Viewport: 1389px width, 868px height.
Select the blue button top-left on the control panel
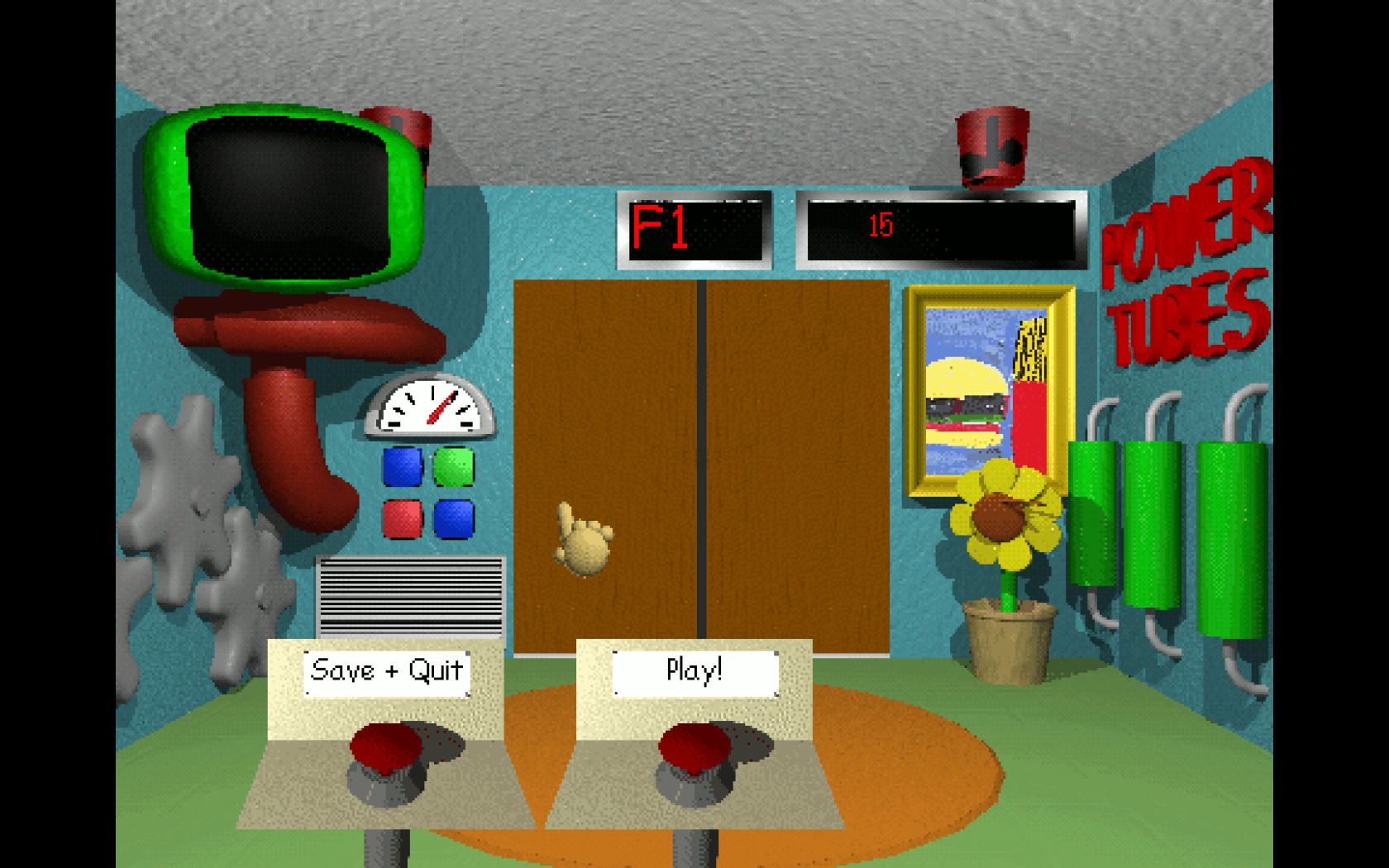(401, 465)
